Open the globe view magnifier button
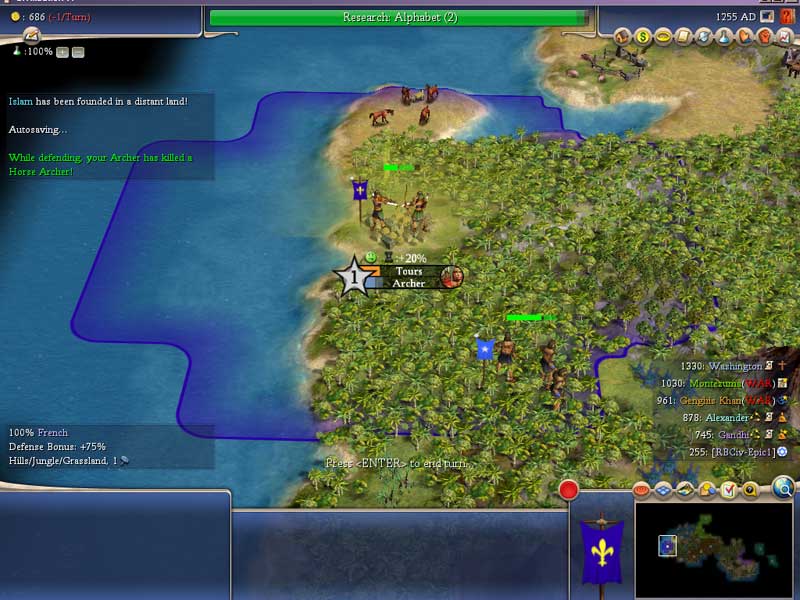 [x=783, y=487]
